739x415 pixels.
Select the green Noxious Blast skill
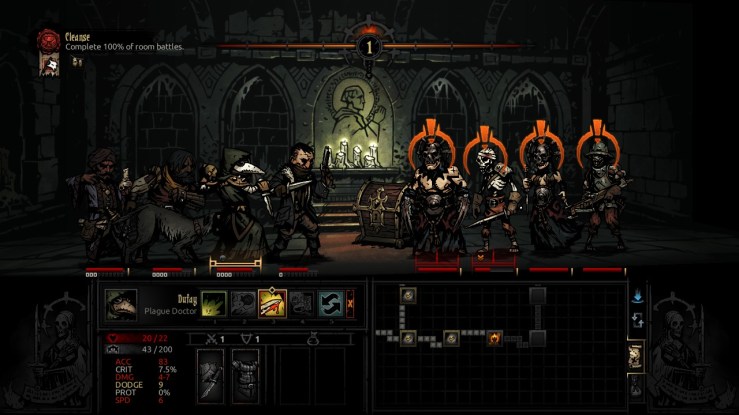pos(213,303)
